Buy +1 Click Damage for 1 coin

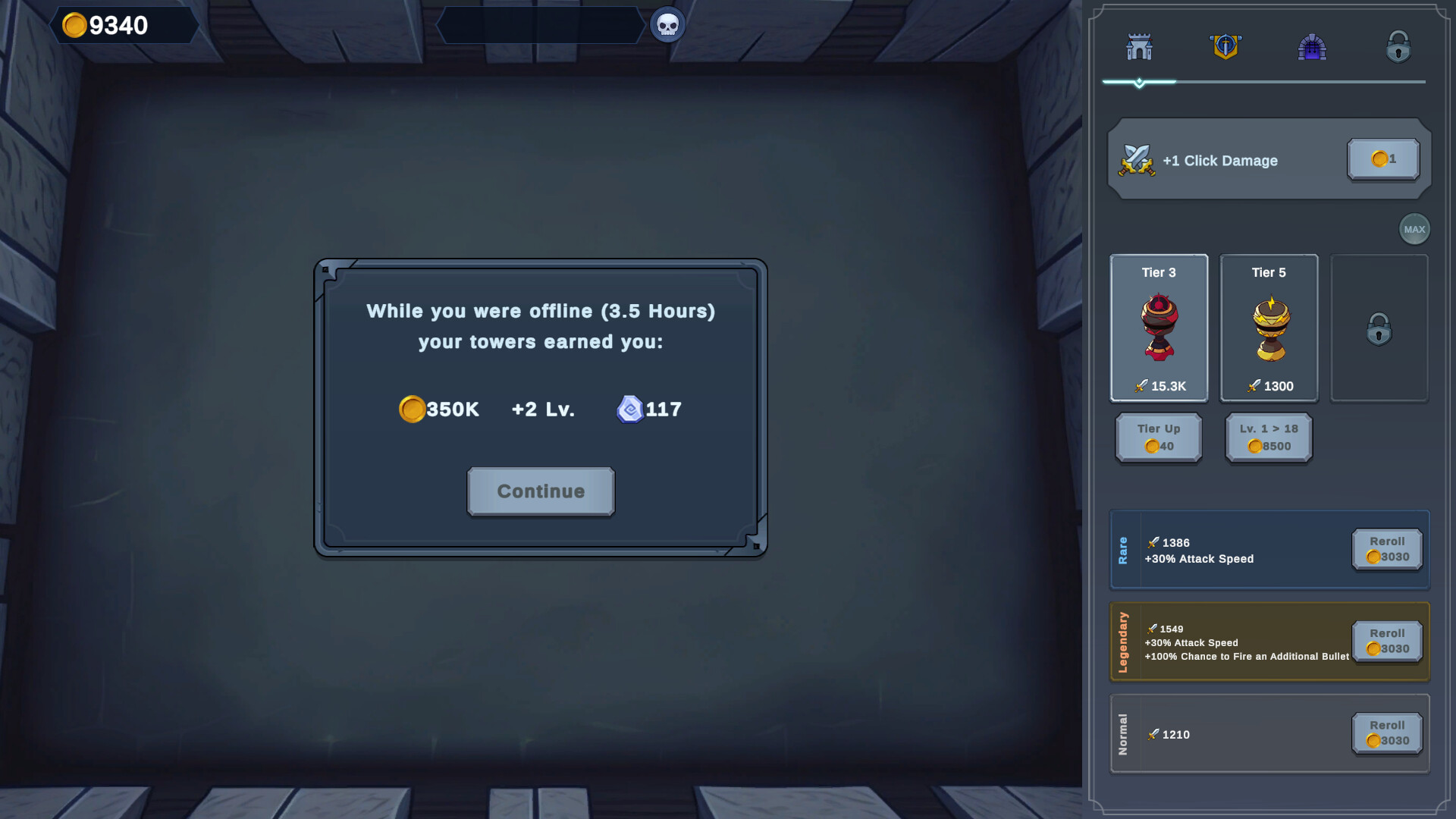[x=1382, y=159]
